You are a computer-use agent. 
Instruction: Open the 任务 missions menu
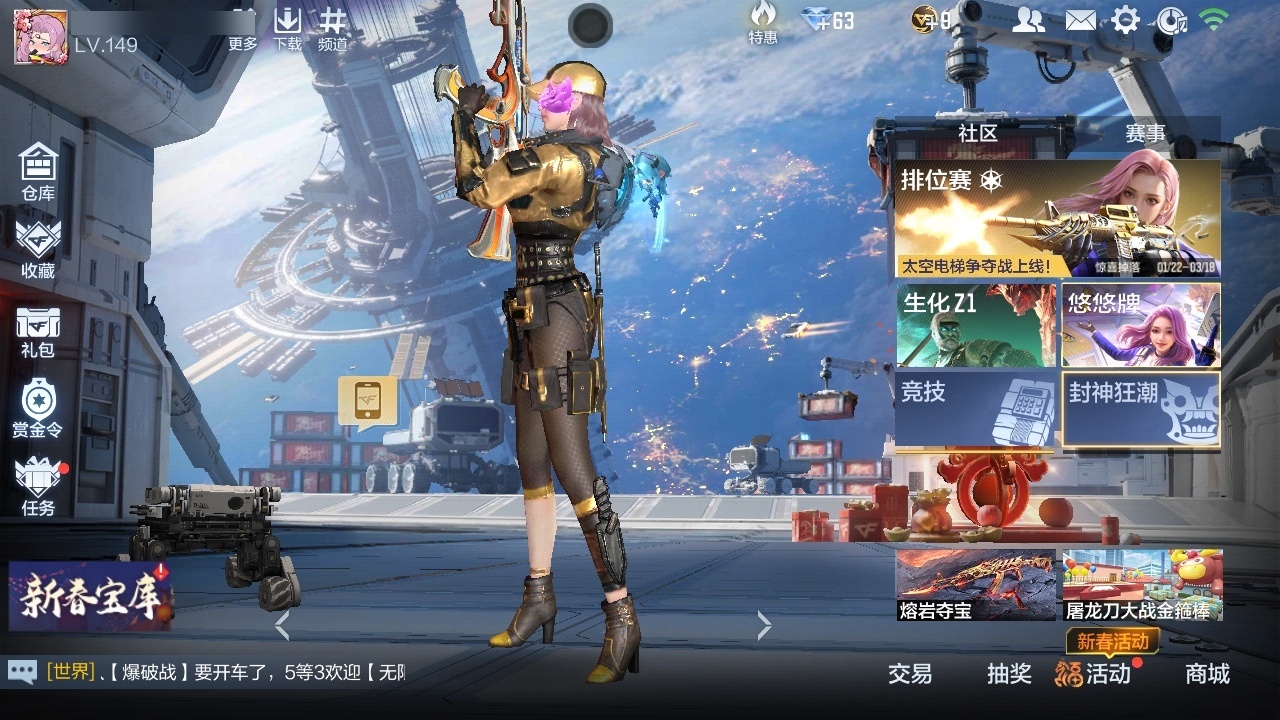pyautogui.click(x=38, y=487)
